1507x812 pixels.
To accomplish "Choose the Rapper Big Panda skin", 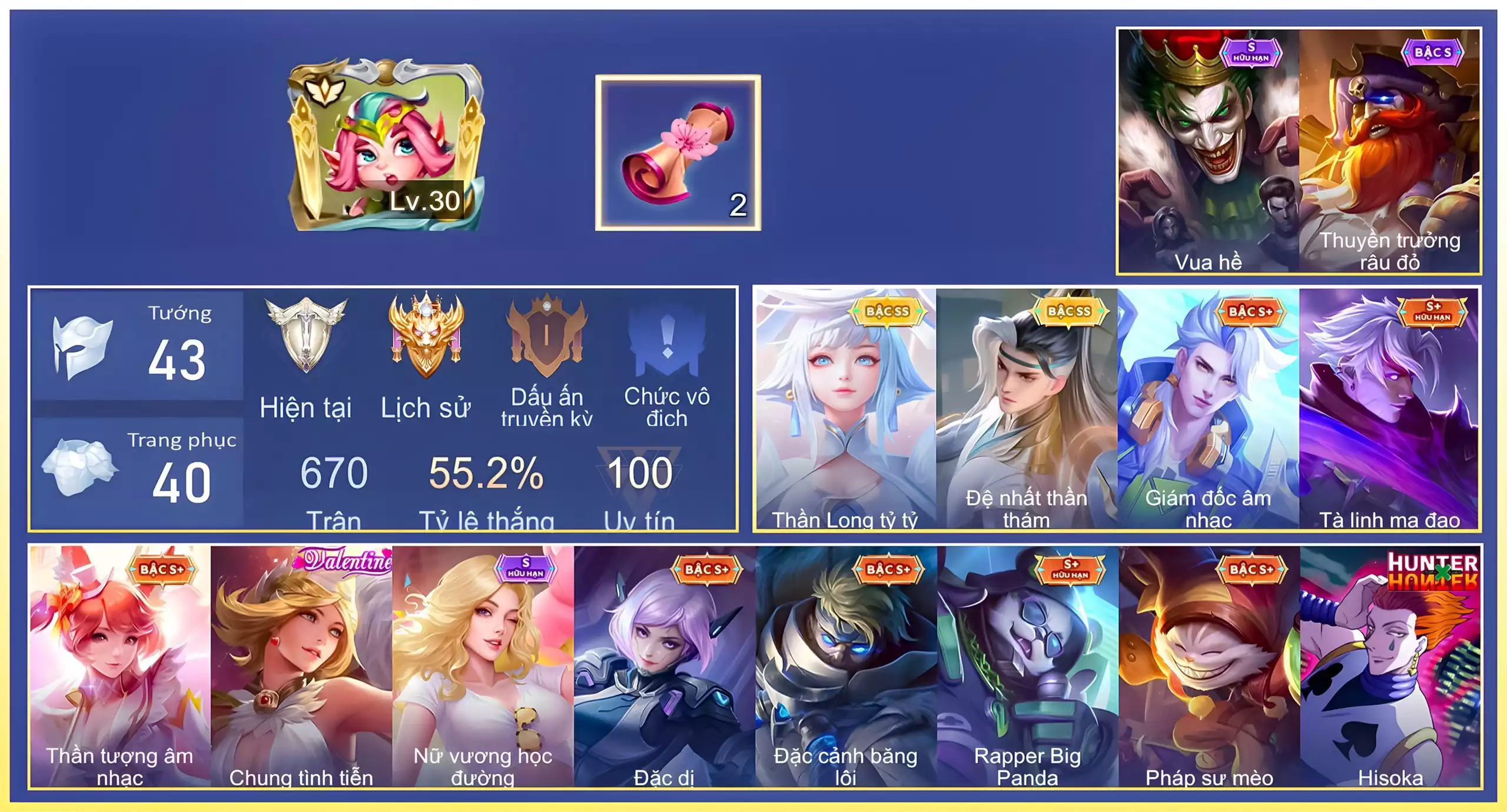I will 1028,666.
